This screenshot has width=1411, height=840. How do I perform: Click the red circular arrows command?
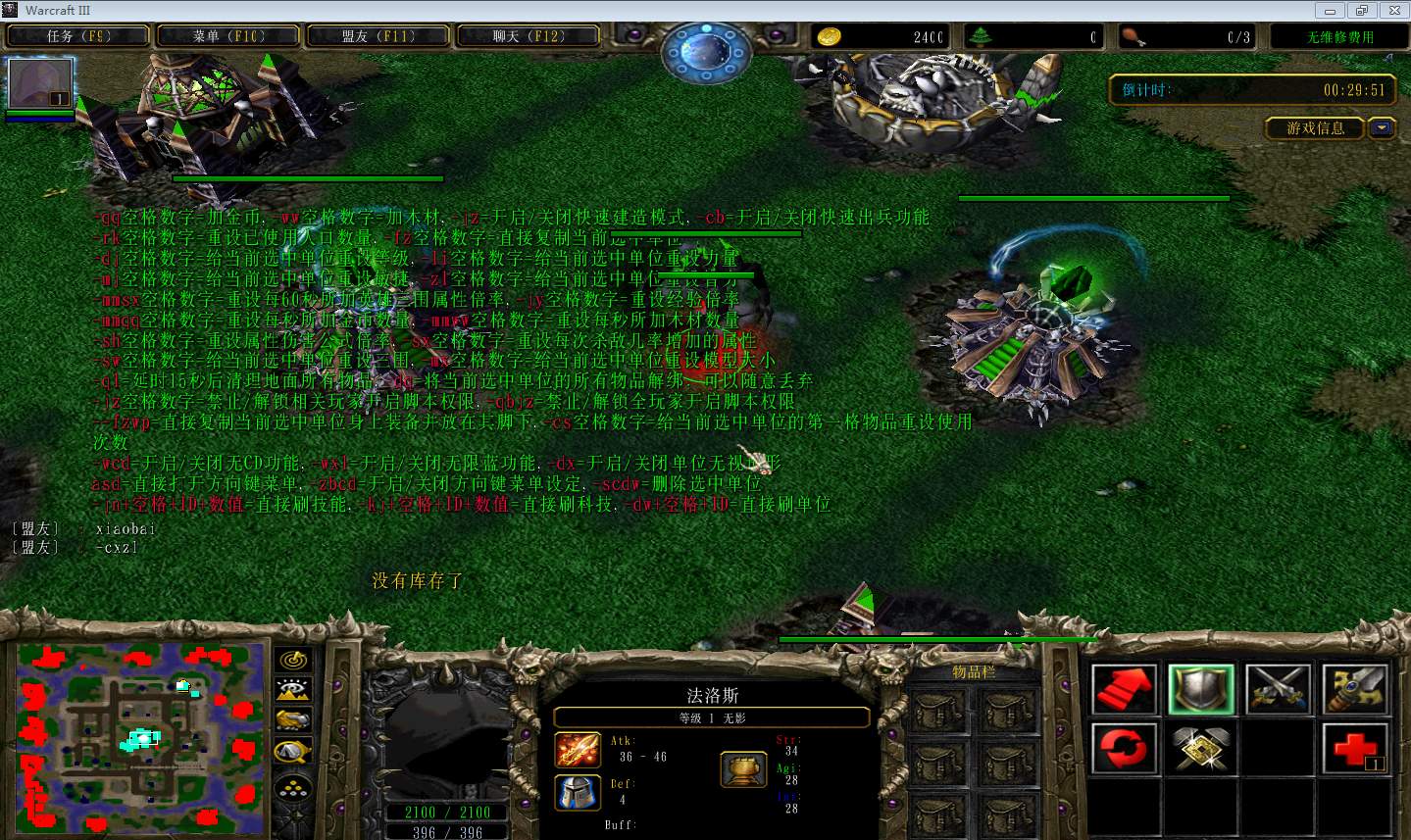[1124, 749]
